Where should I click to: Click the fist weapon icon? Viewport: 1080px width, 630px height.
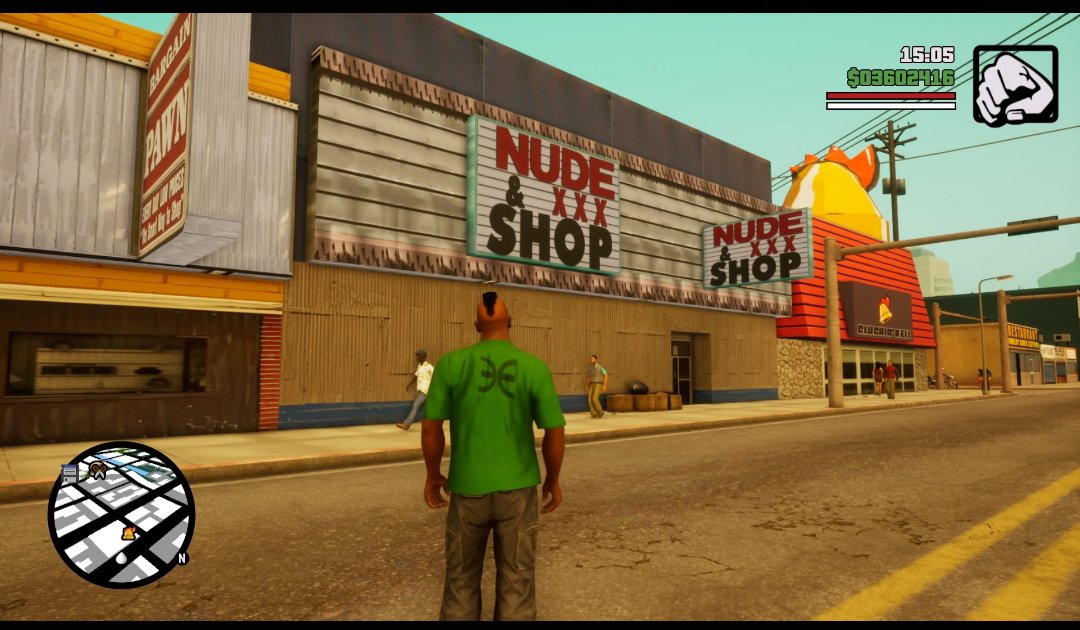[1015, 84]
